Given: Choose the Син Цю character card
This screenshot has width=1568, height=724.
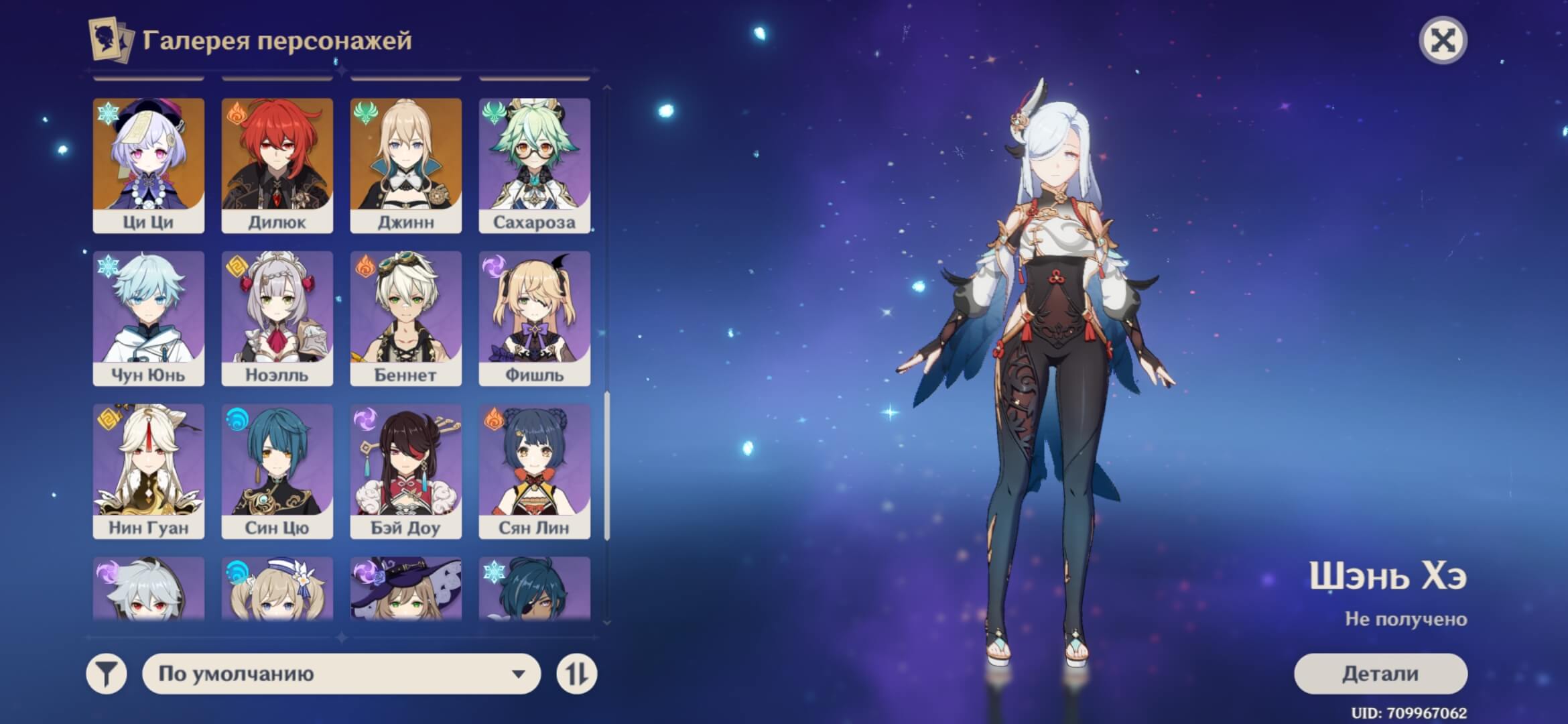Looking at the screenshot, I should pos(277,471).
